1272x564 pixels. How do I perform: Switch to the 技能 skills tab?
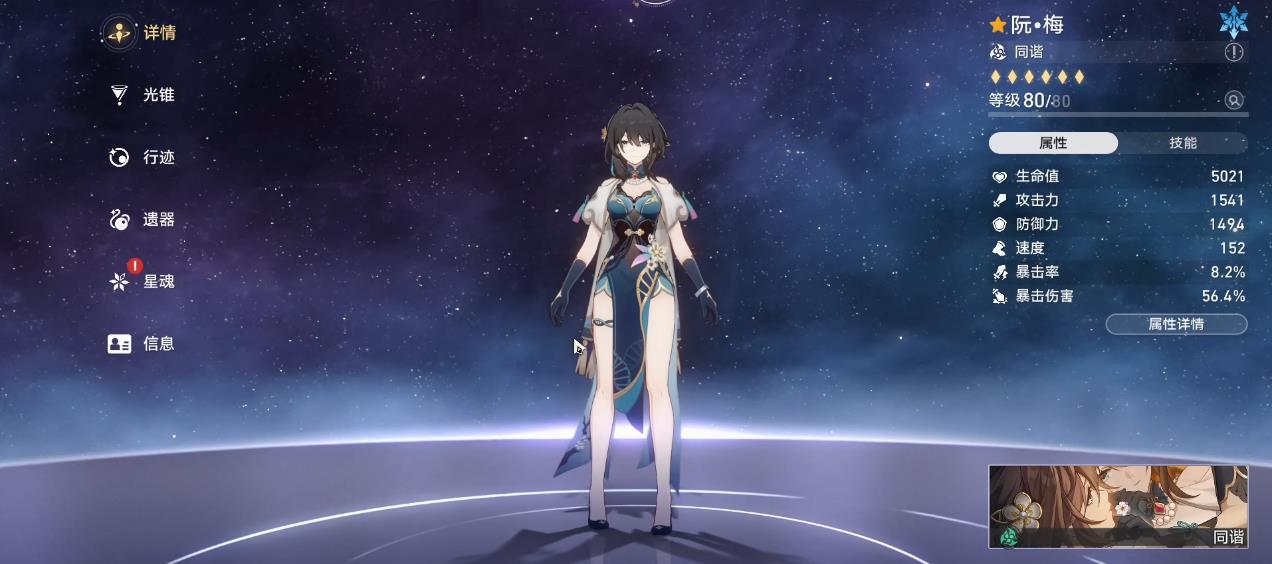[x=1183, y=143]
